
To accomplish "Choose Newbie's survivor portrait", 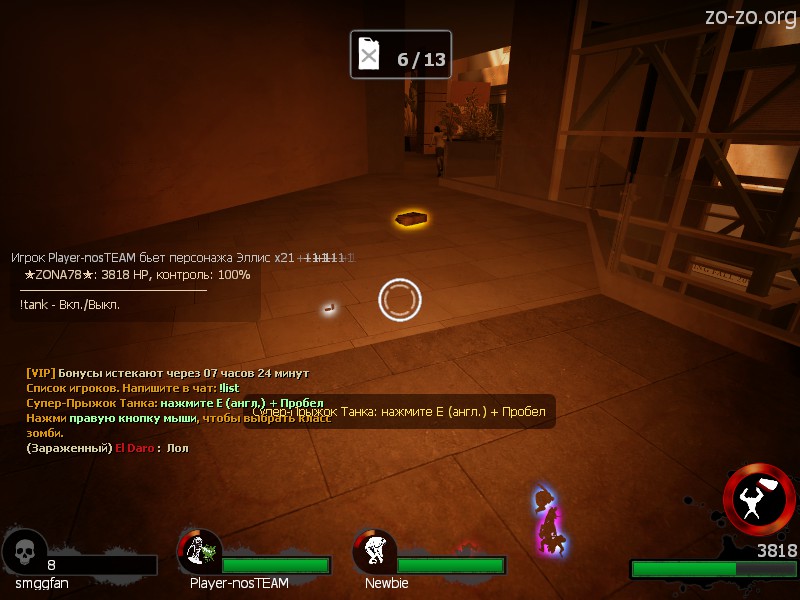I will [x=375, y=551].
